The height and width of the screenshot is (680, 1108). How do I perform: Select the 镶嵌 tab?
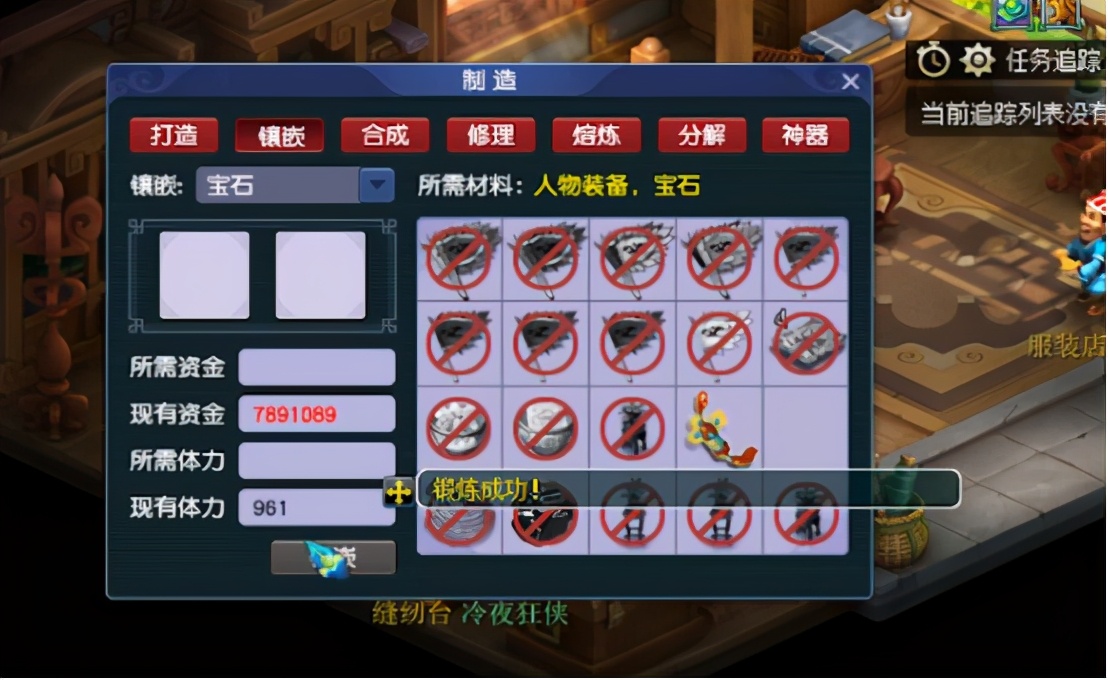tap(280, 135)
